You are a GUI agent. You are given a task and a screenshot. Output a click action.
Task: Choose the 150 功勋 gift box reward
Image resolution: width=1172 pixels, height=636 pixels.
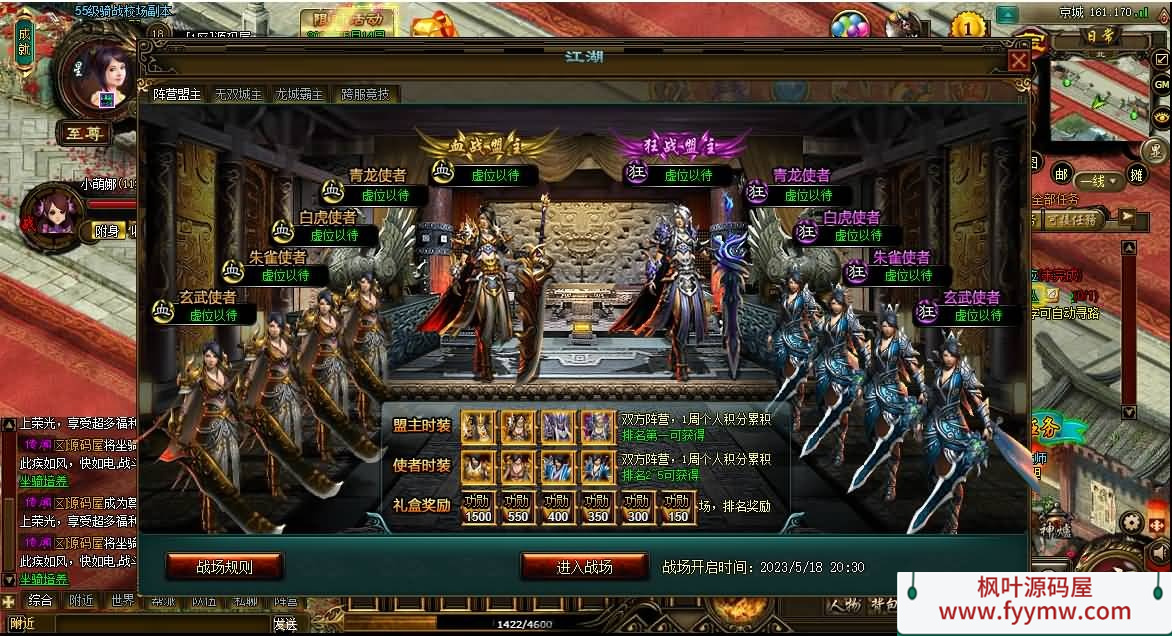point(677,507)
